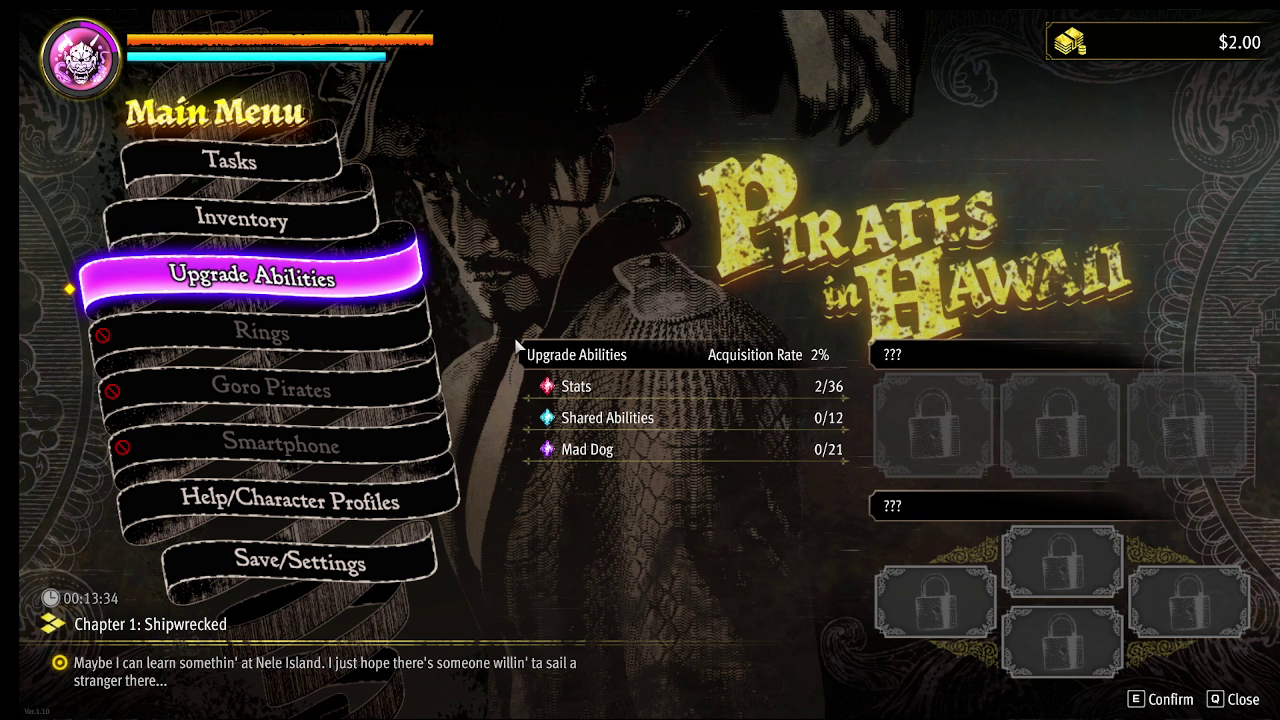The width and height of the screenshot is (1280, 720).
Task: Open the Save/Settings menu
Action: [300, 560]
